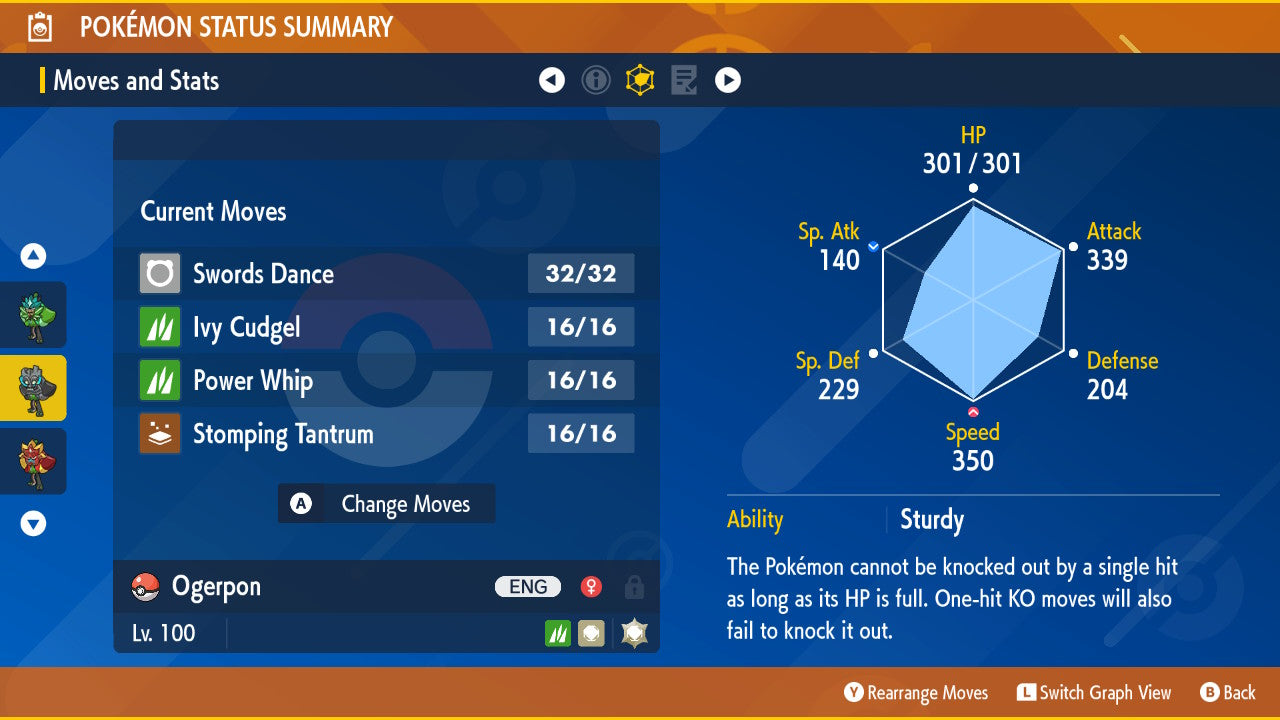1280x720 pixels.
Task: Select the orange-masked Ogerpon thumbnail
Action: [33, 461]
